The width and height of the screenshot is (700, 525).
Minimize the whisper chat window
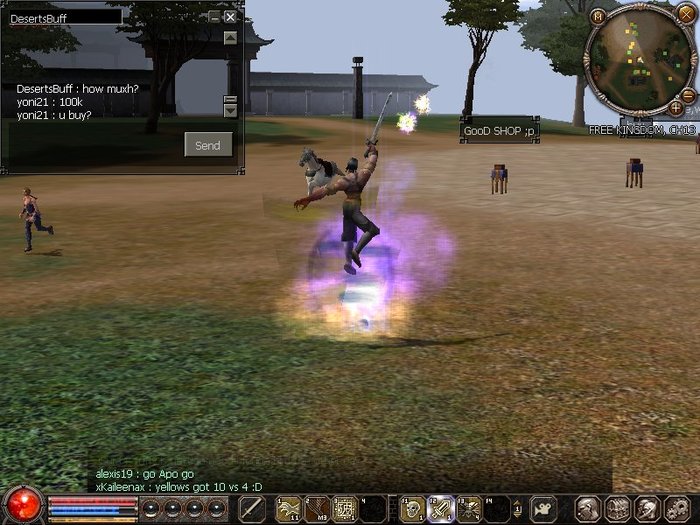(215, 17)
